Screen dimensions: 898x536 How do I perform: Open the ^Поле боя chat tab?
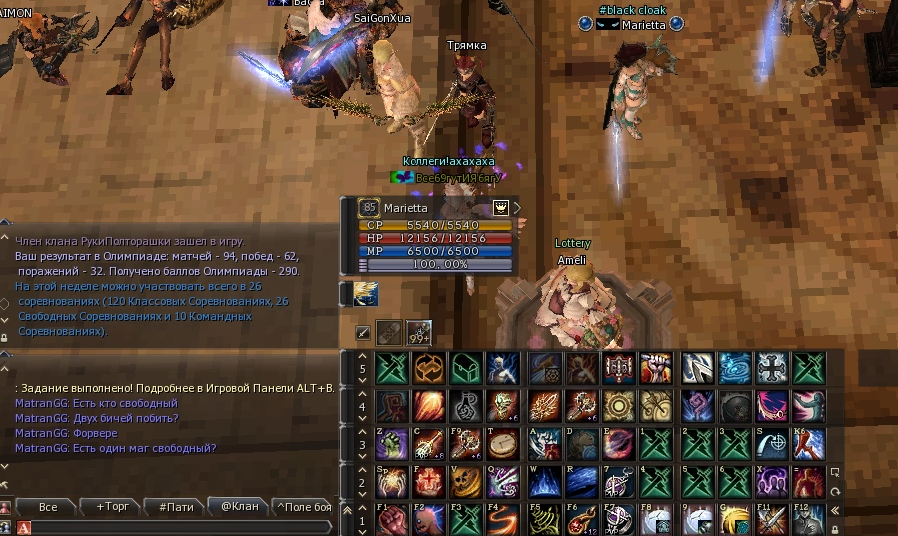303,507
